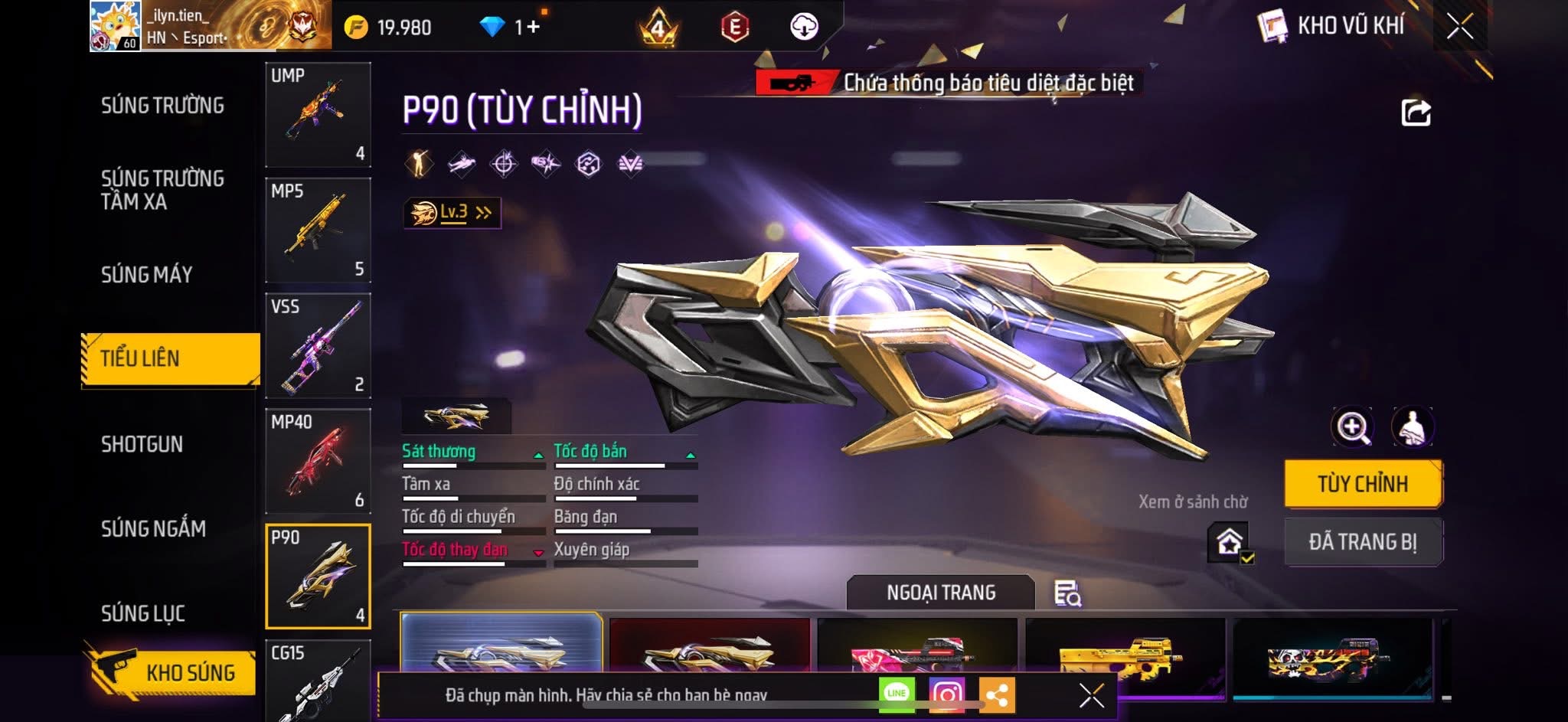The width and height of the screenshot is (1568, 722).
Task: Choose the Súng Ngắm category
Action: tap(153, 528)
